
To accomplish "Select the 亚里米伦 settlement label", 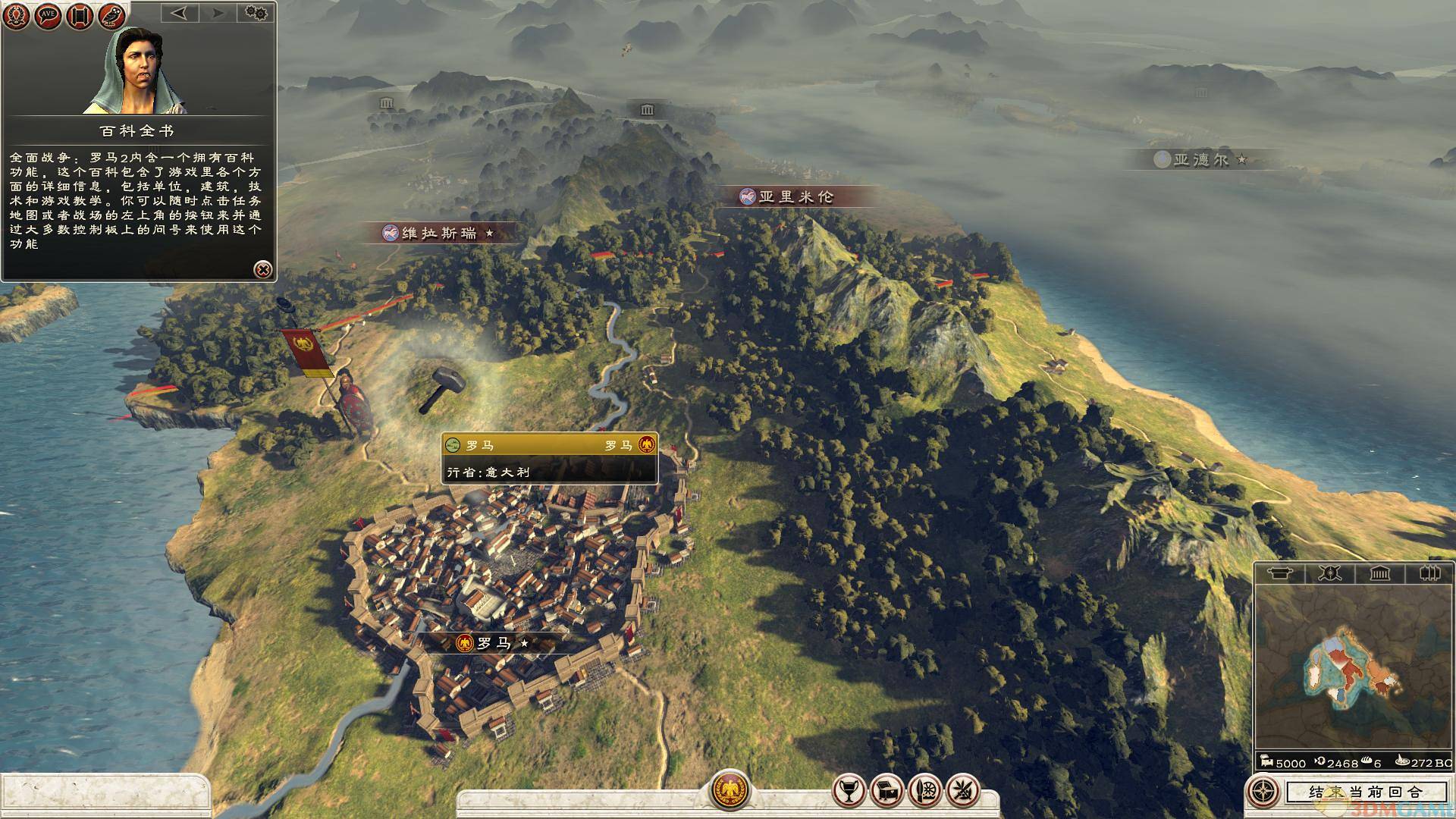I will click(795, 197).
